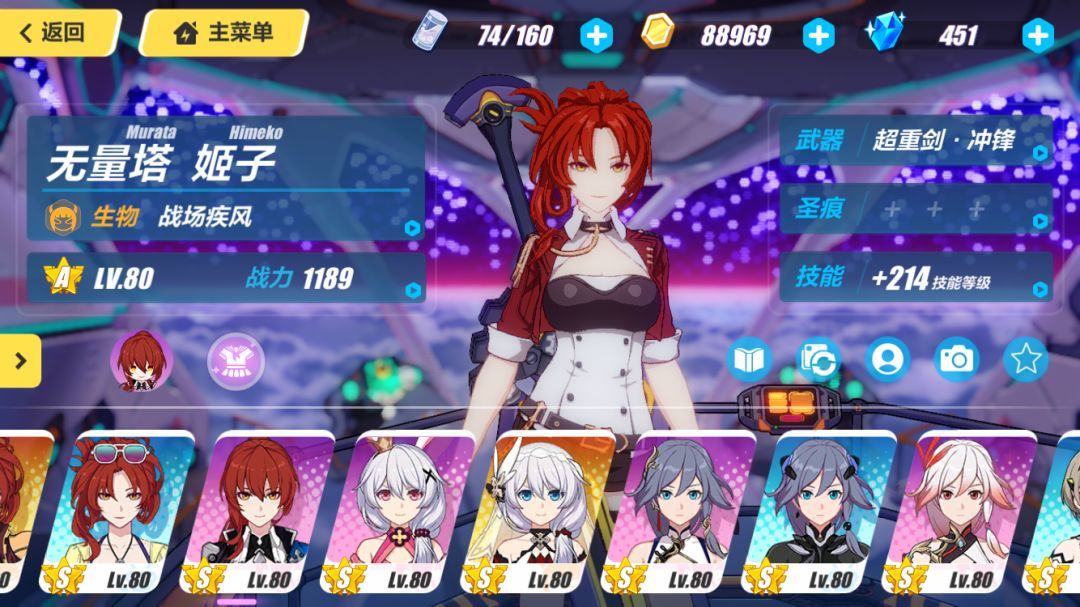Open the 技能 skills panel

pyautogui.click(x=916, y=277)
